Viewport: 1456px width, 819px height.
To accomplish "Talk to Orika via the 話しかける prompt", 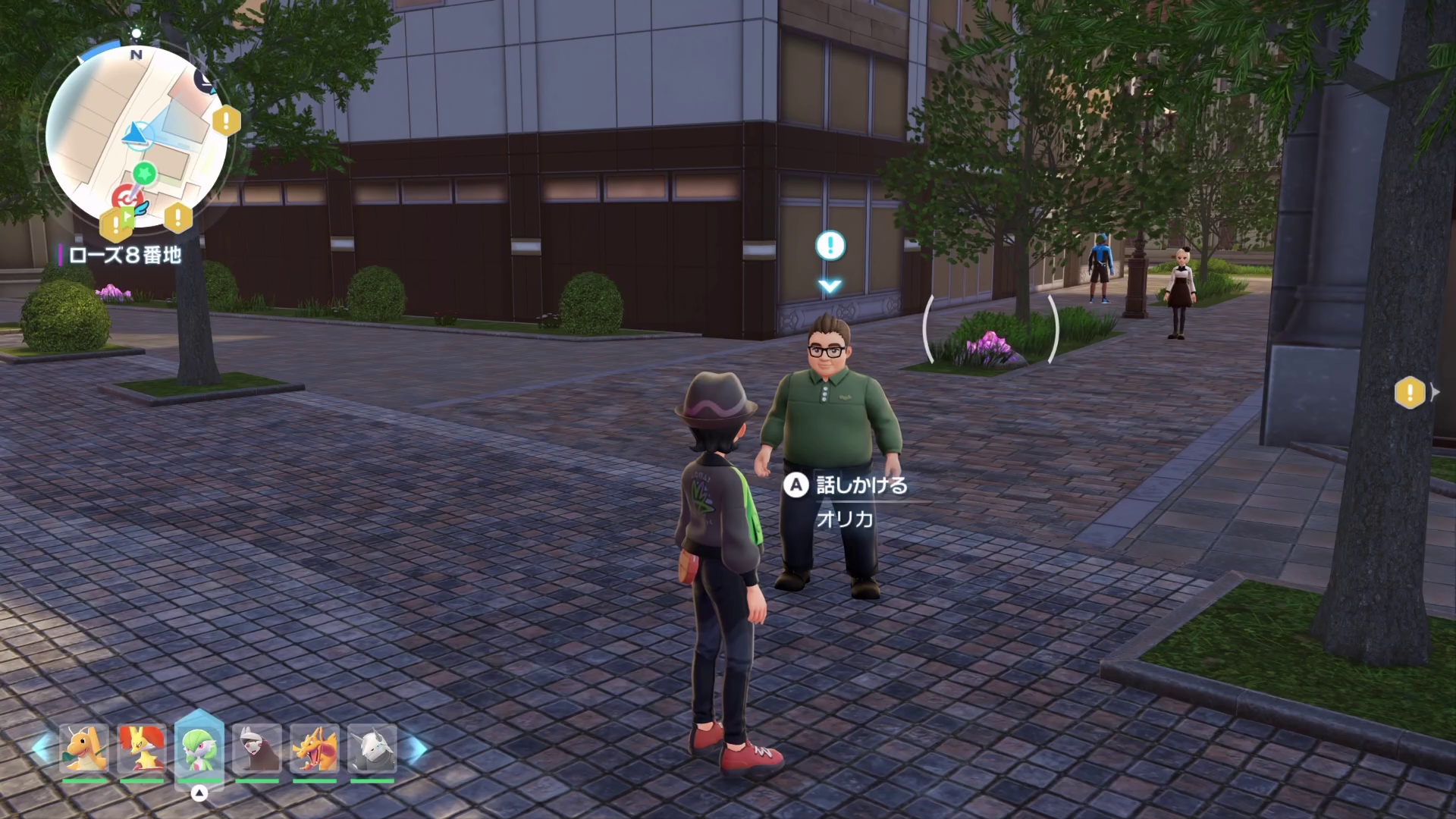I will (860, 485).
